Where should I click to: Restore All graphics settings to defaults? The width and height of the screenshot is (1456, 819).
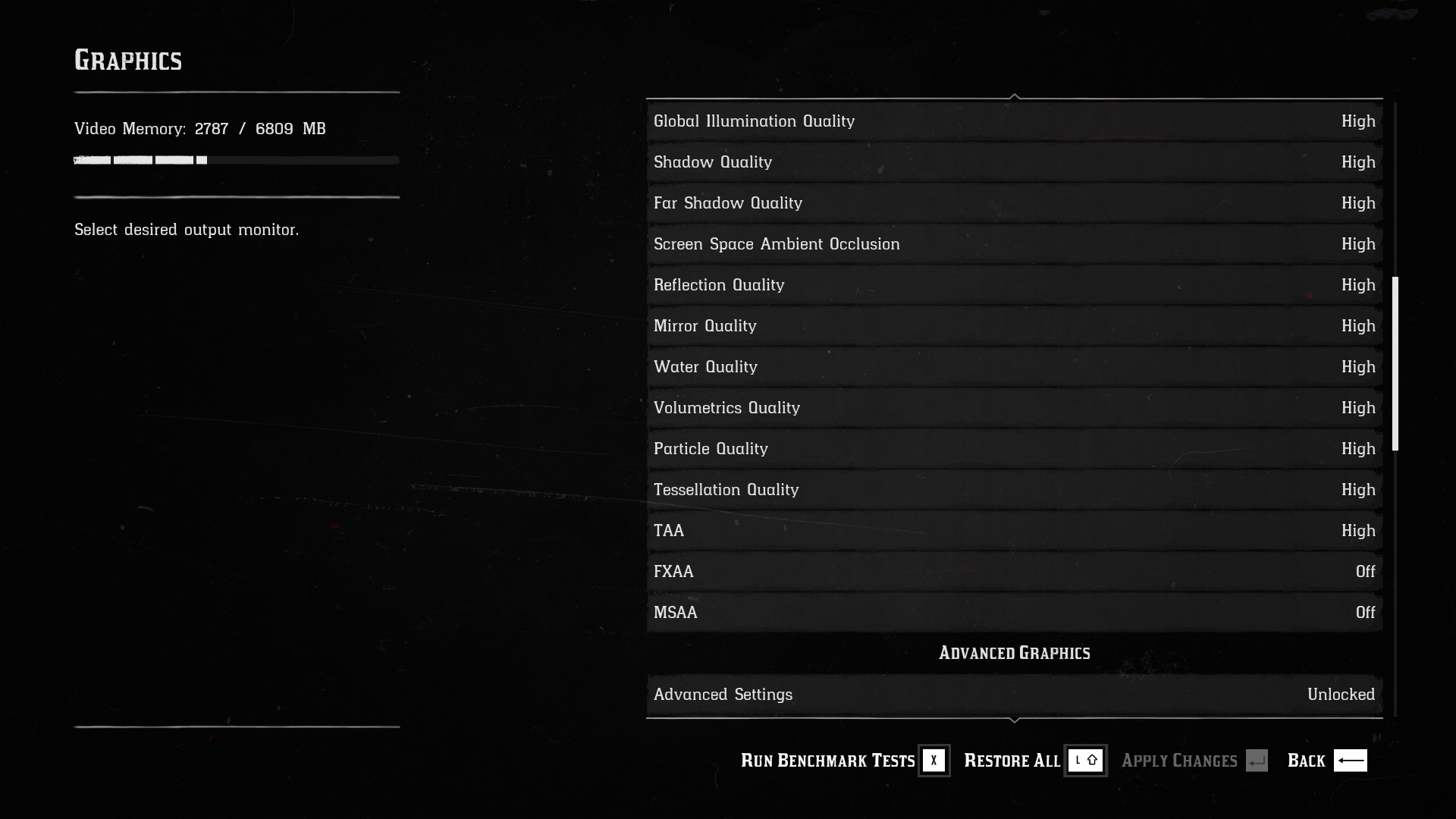click(x=1034, y=761)
